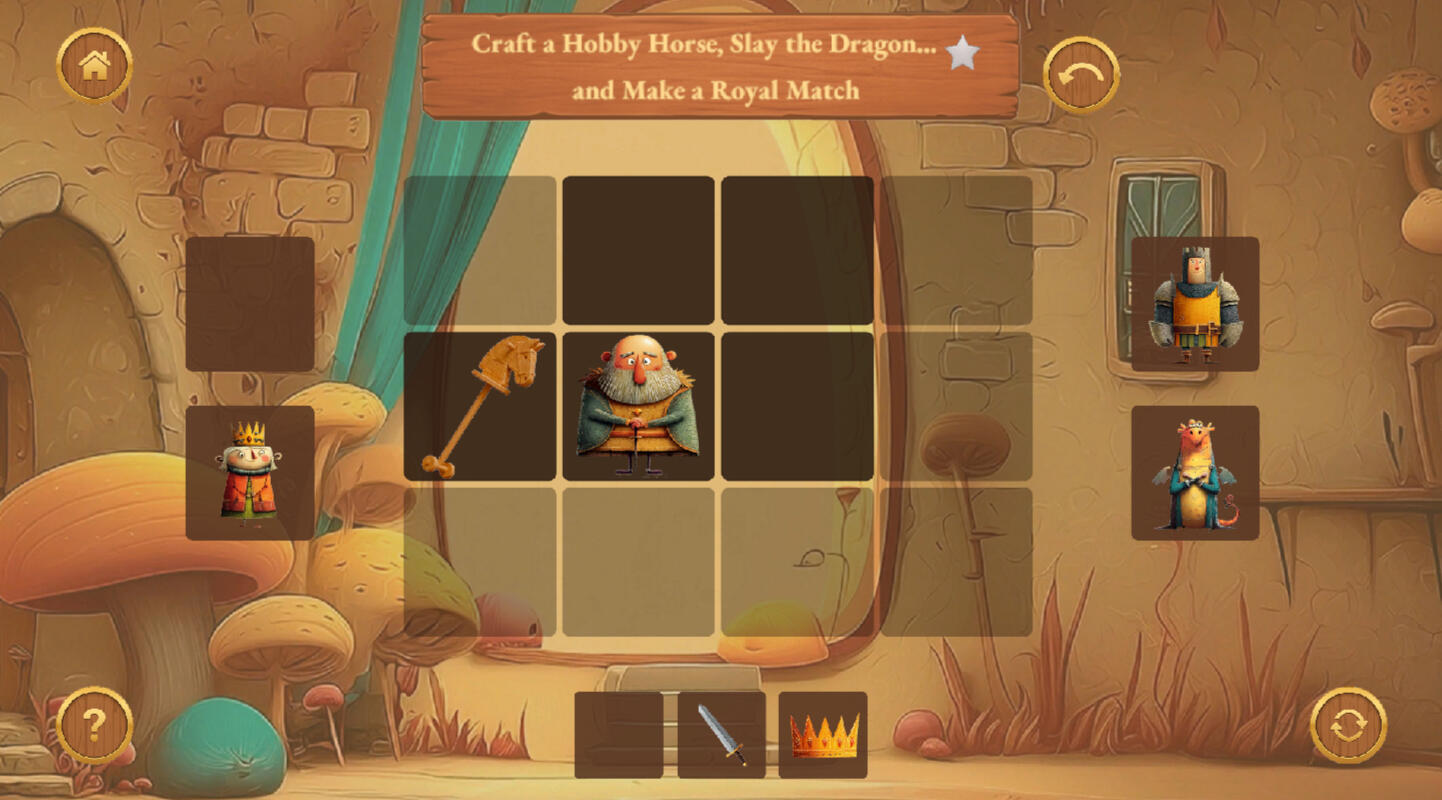
Task: Pick the knight in armor tile
Action: [x=1195, y=304]
